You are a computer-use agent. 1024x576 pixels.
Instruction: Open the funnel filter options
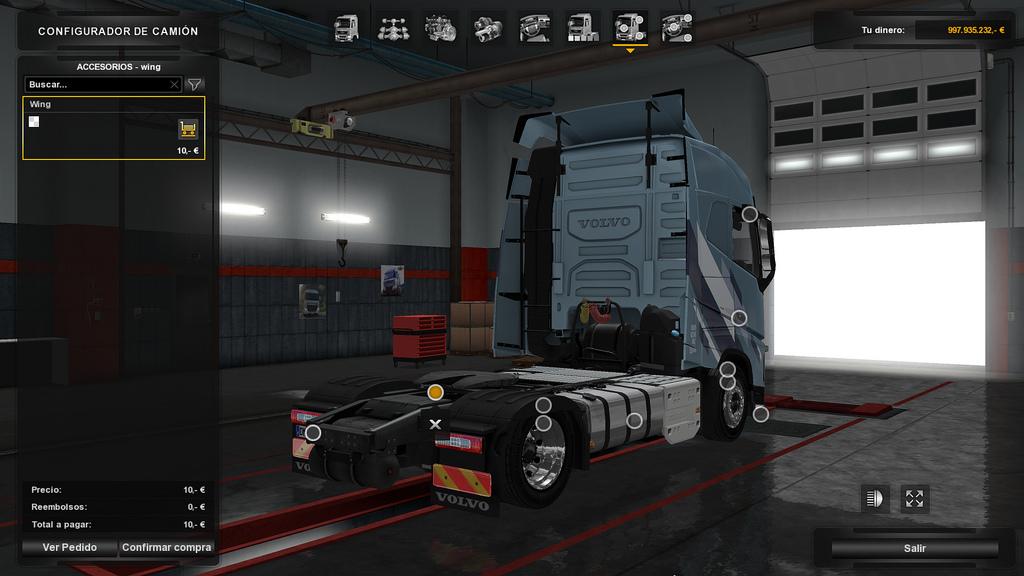click(x=195, y=85)
